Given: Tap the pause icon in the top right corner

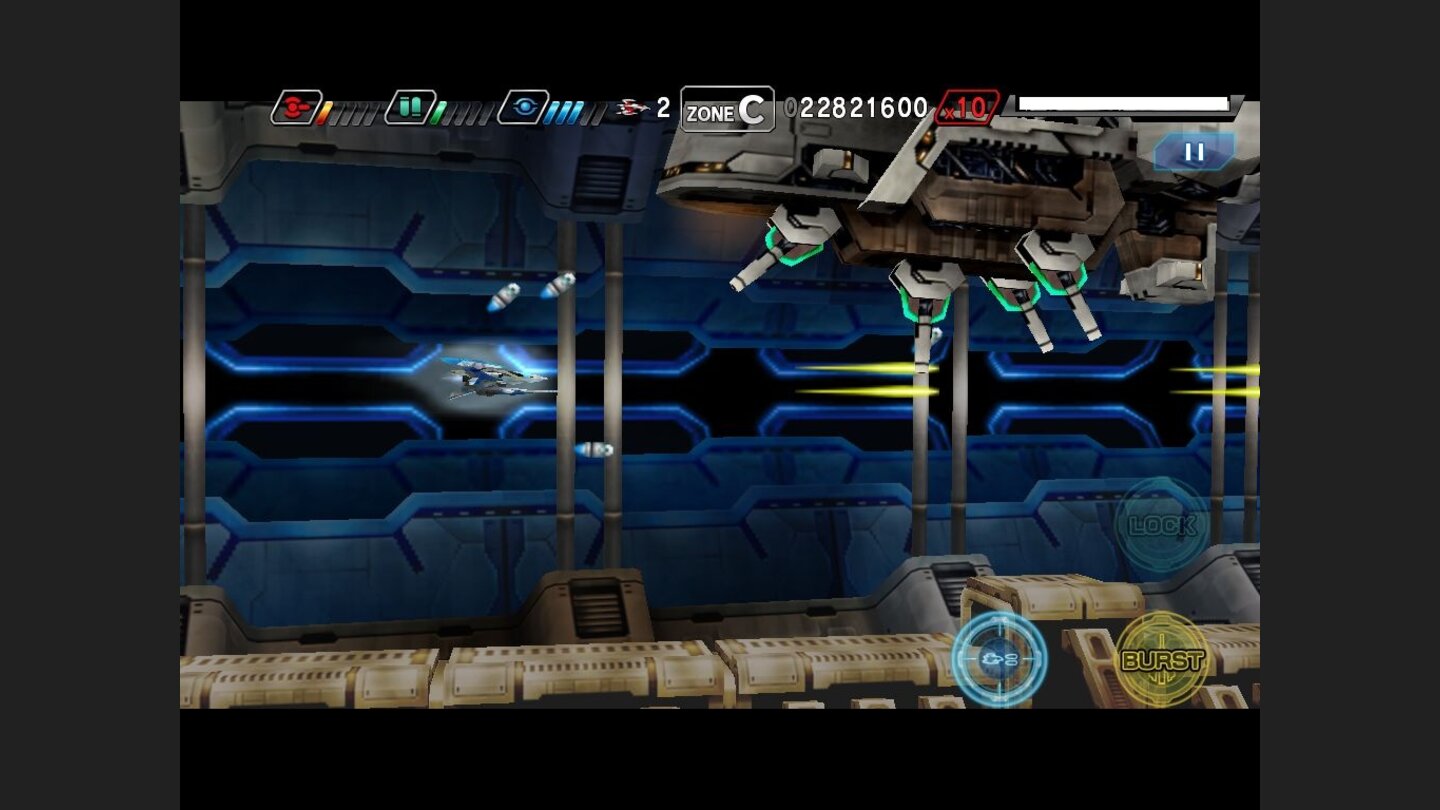Looking at the screenshot, I should click(x=1192, y=153).
